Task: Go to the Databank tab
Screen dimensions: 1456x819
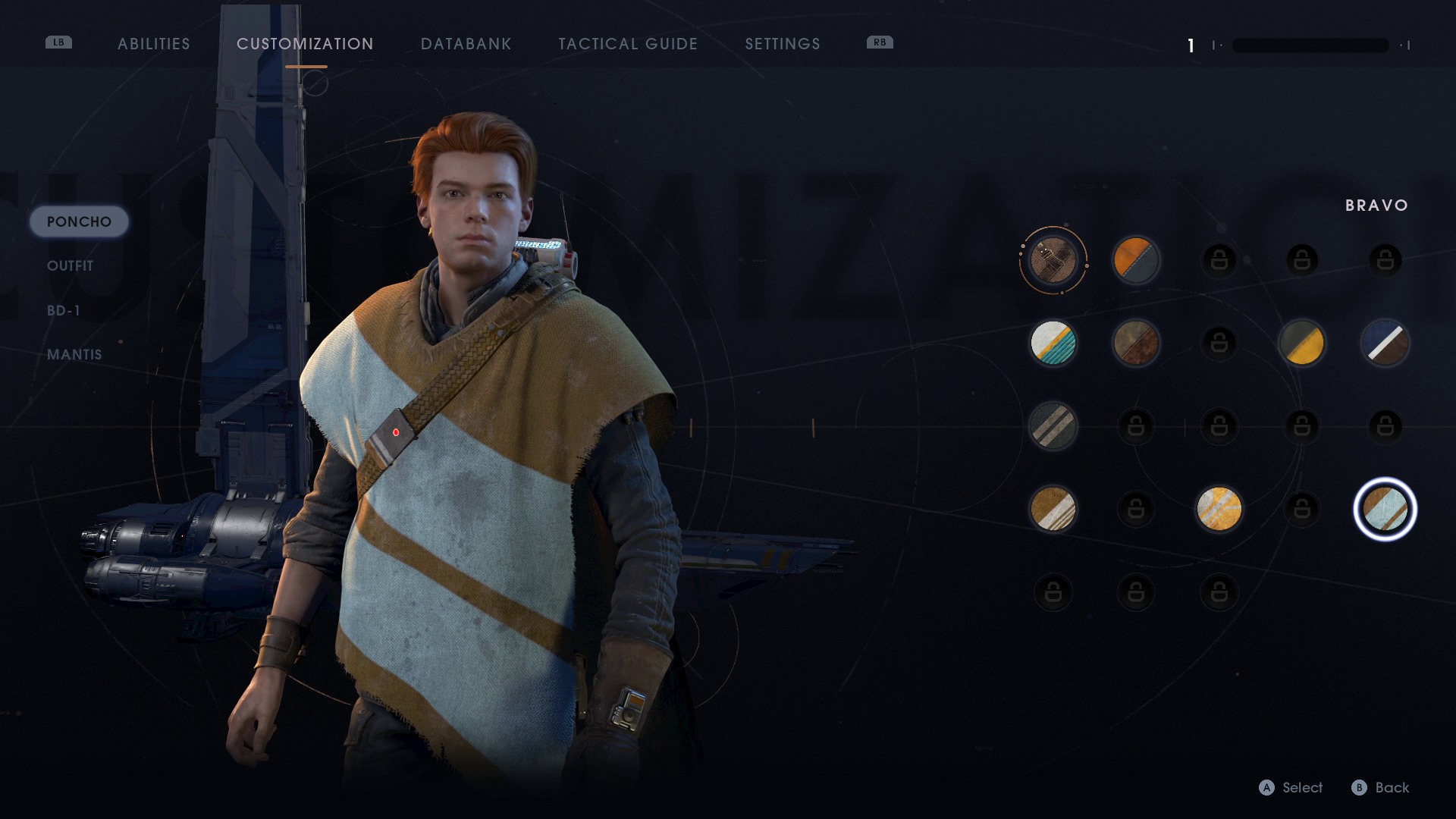Action: click(x=466, y=44)
